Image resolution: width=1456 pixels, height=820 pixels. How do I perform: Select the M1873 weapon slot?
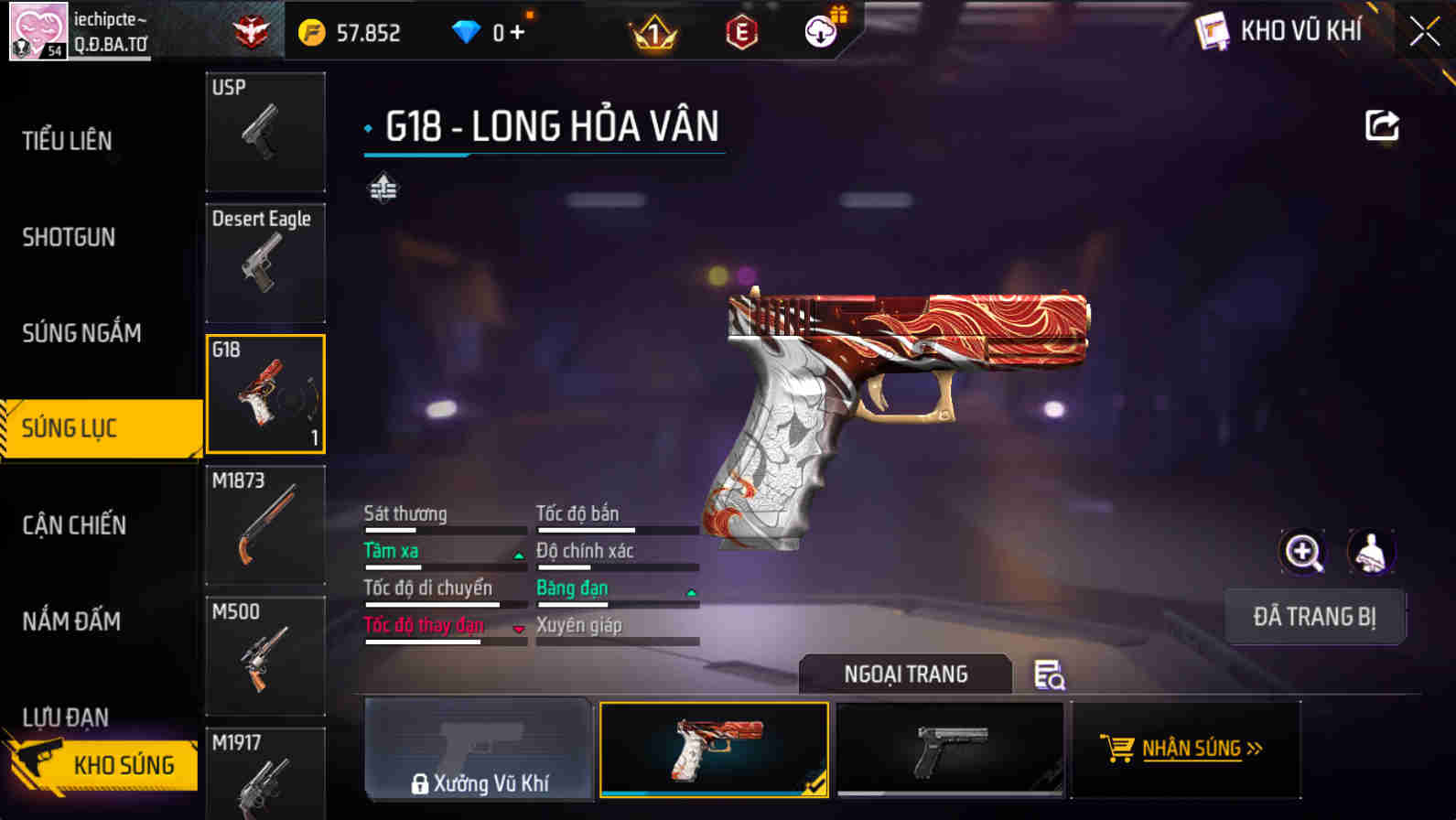(x=265, y=524)
